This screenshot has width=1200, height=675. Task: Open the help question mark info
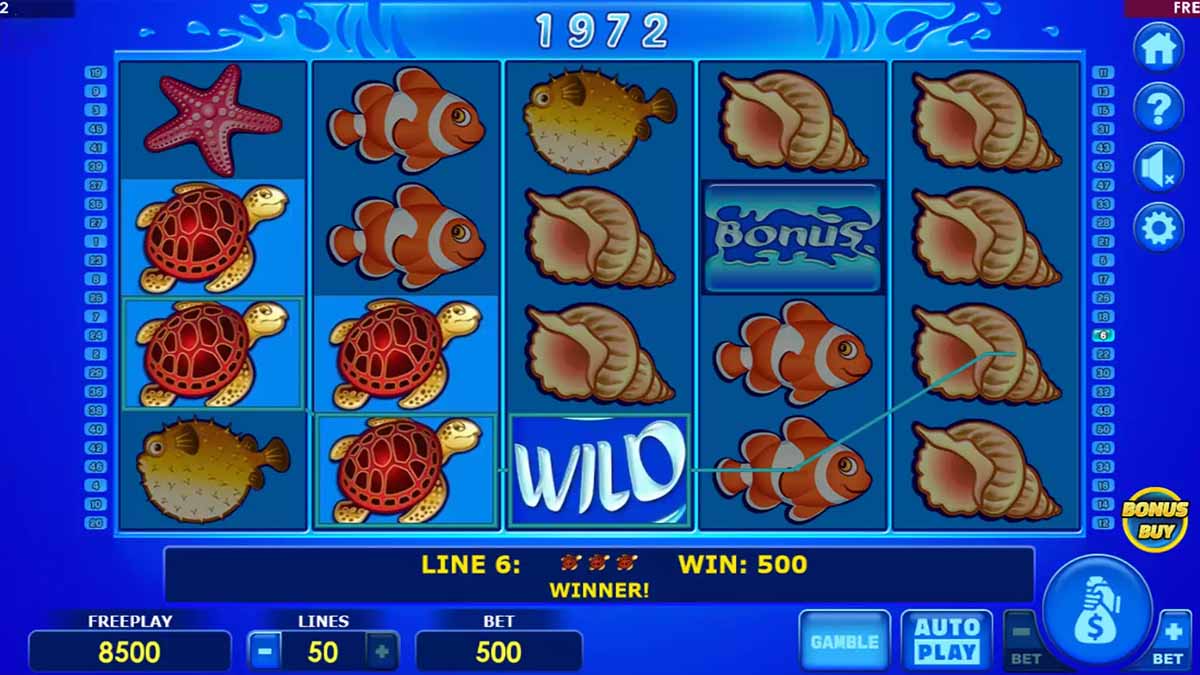coord(1158,107)
